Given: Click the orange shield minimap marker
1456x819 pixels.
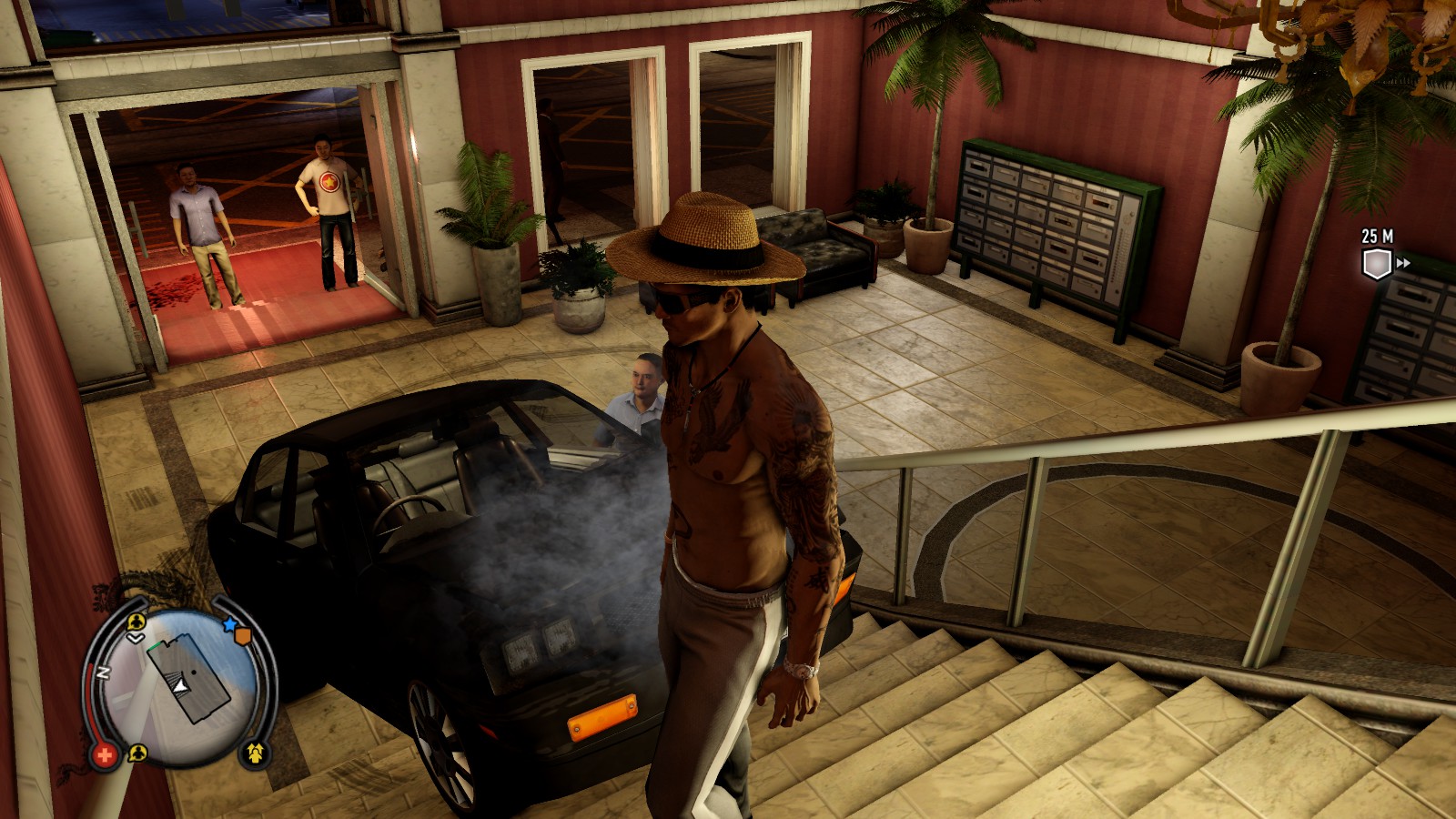Looking at the screenshot, I should (x=243, y=636).
